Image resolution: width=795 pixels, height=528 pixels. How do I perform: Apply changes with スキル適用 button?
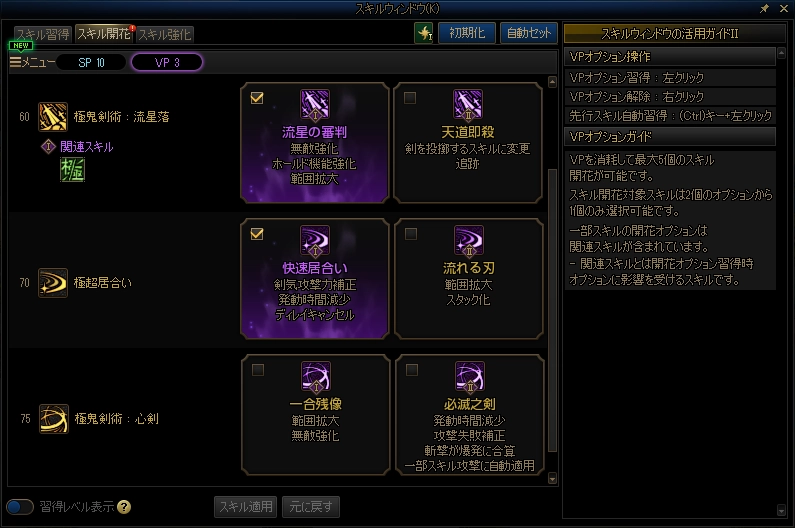click(x=246, y=506)
